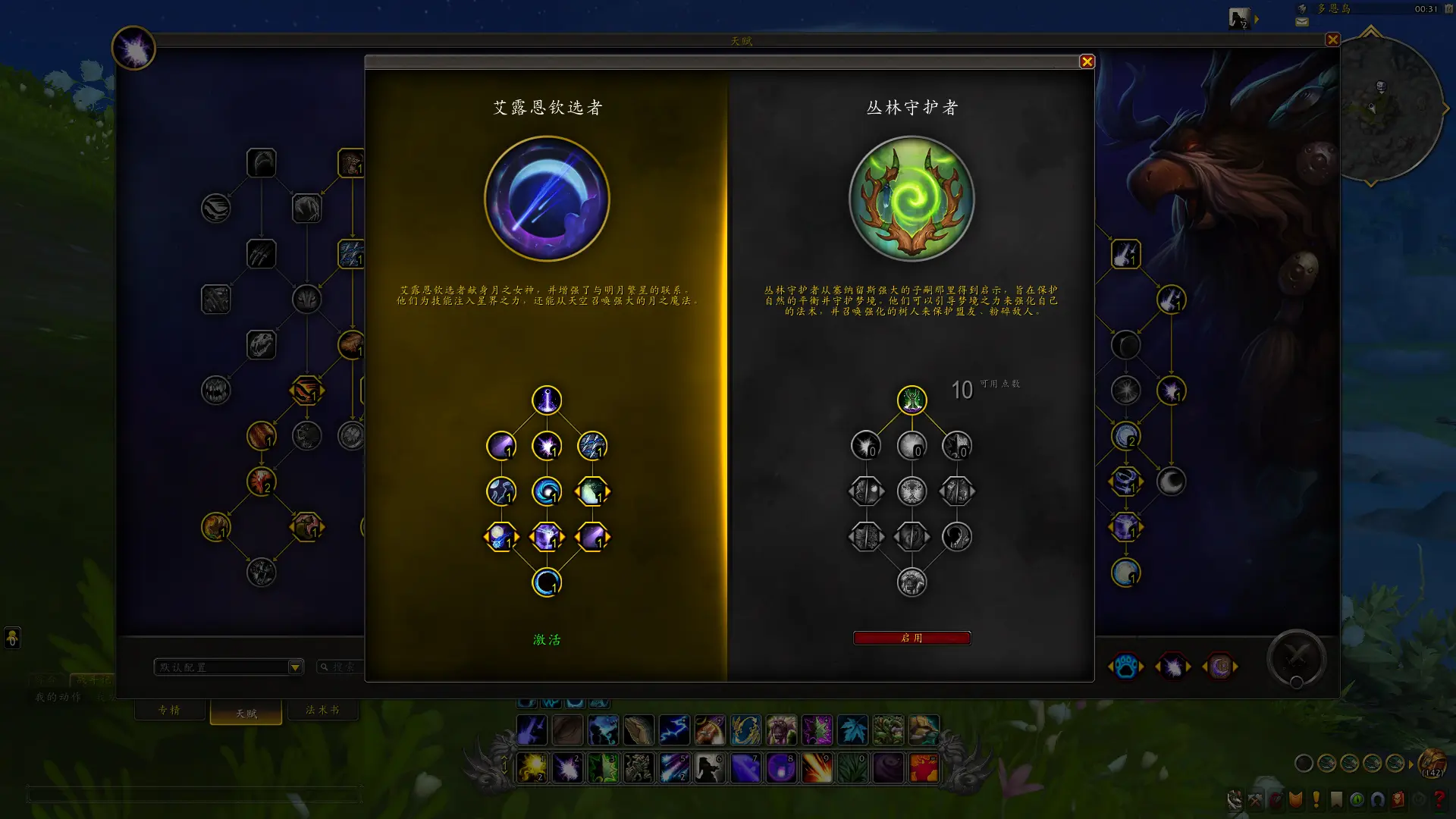Open the 法术书 tab

[322, 711]
